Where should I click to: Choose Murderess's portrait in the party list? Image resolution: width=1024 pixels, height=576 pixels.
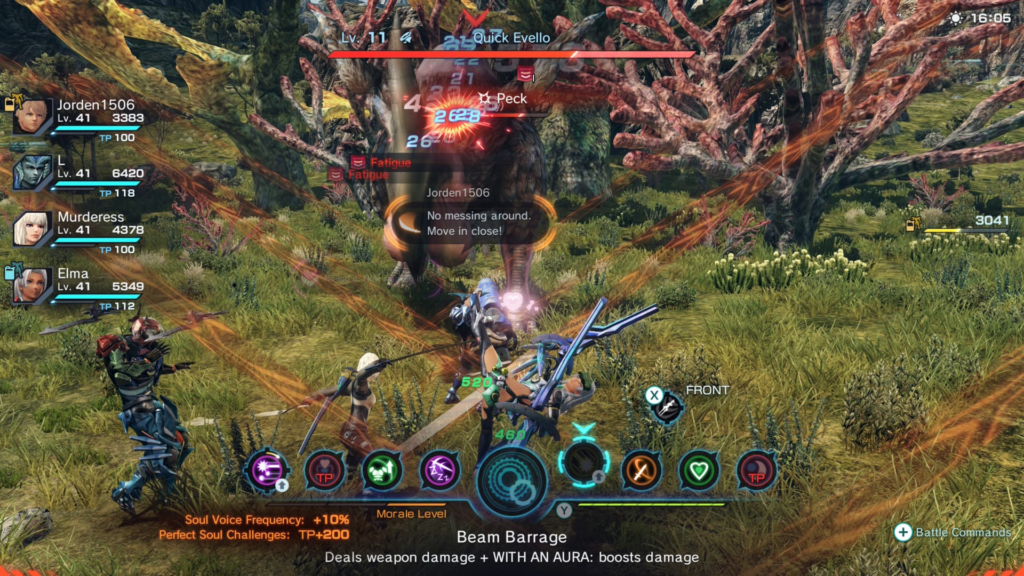32,229
